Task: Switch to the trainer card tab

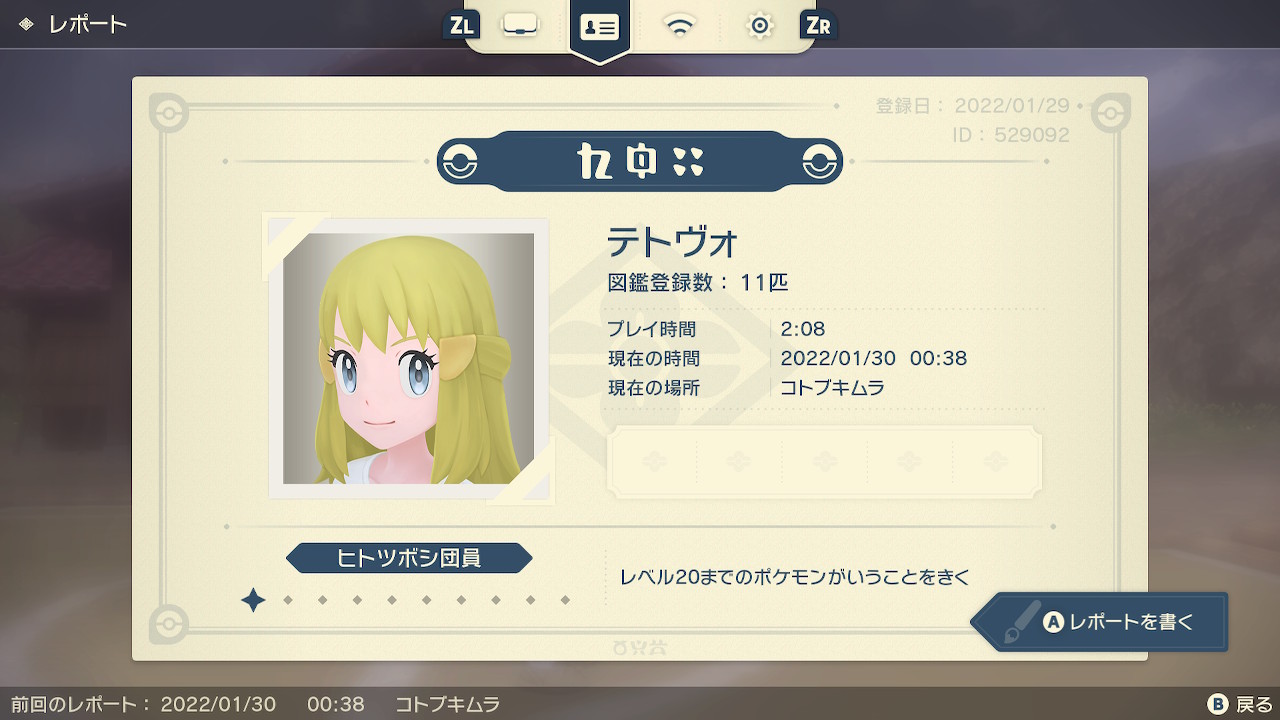Action: click(599, 27)
